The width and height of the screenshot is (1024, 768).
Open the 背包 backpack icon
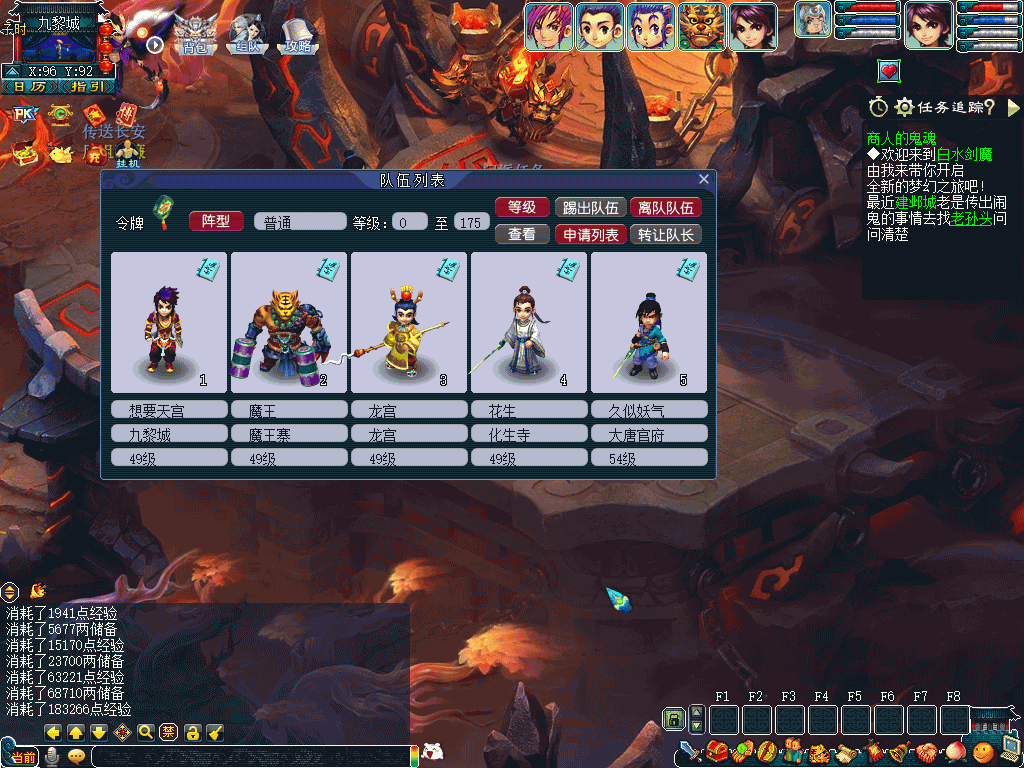click(195, 35)
